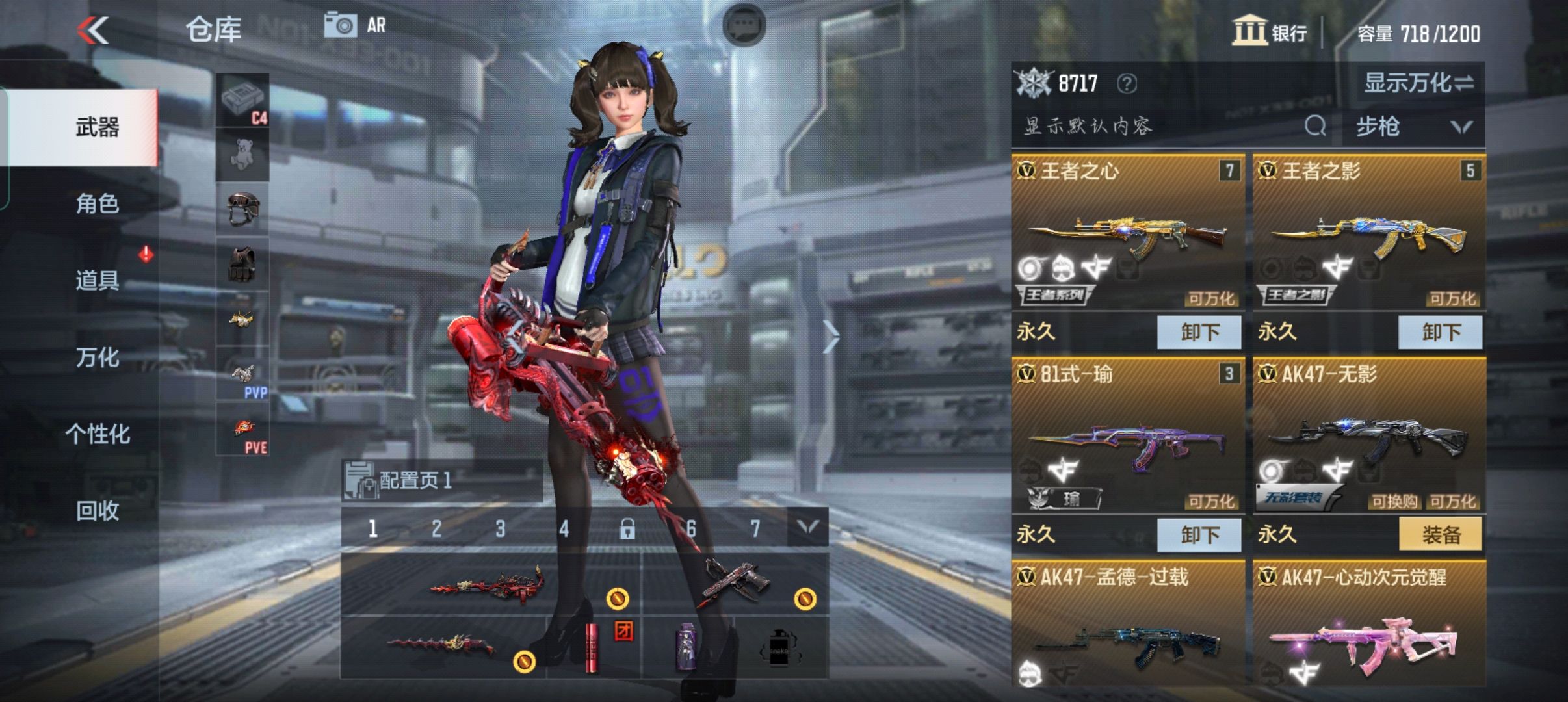Click the help question mark icon
1568x702 pixels.
1127,83
